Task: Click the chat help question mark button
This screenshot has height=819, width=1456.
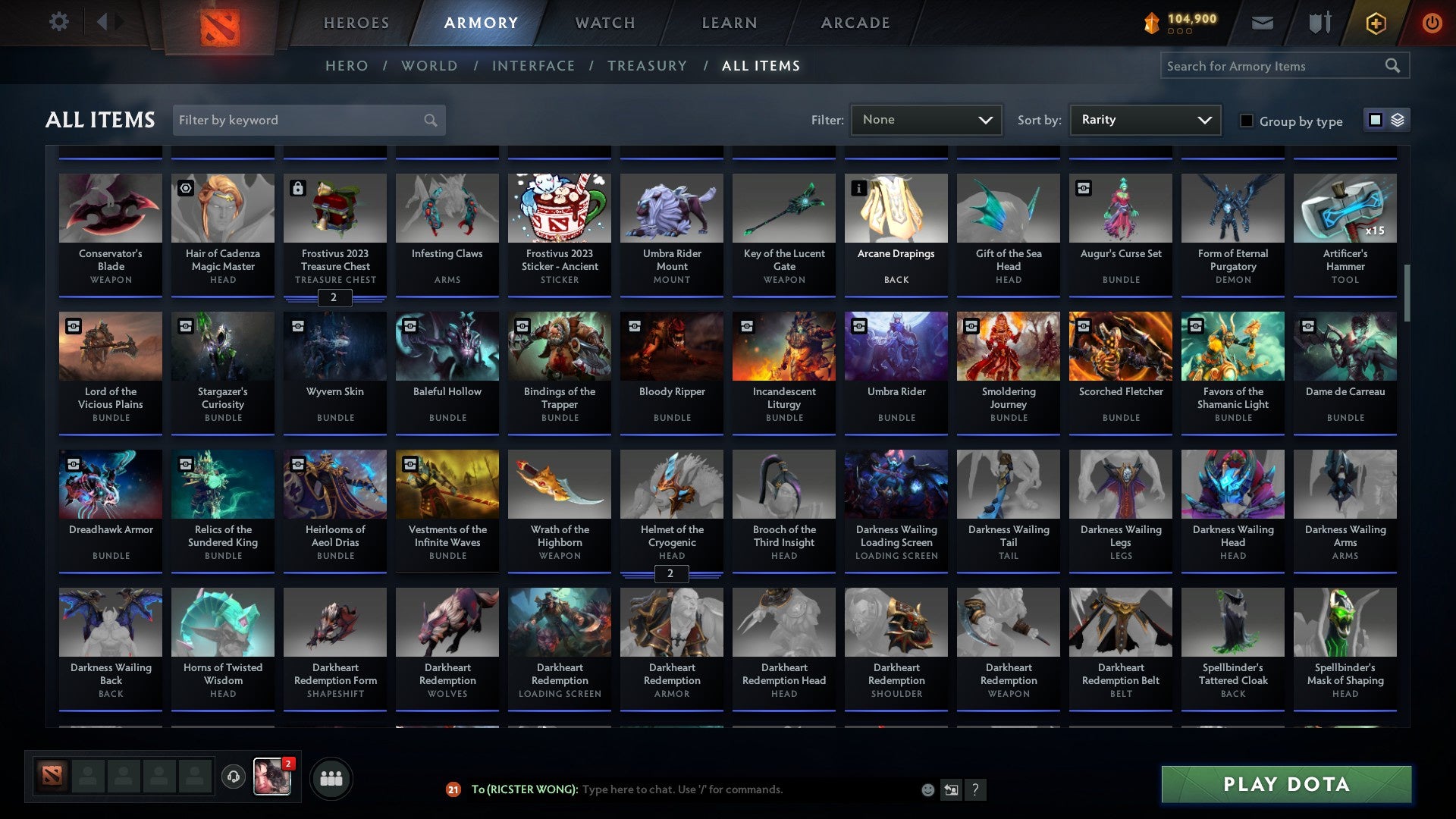Action: click(x=976, y=789)
